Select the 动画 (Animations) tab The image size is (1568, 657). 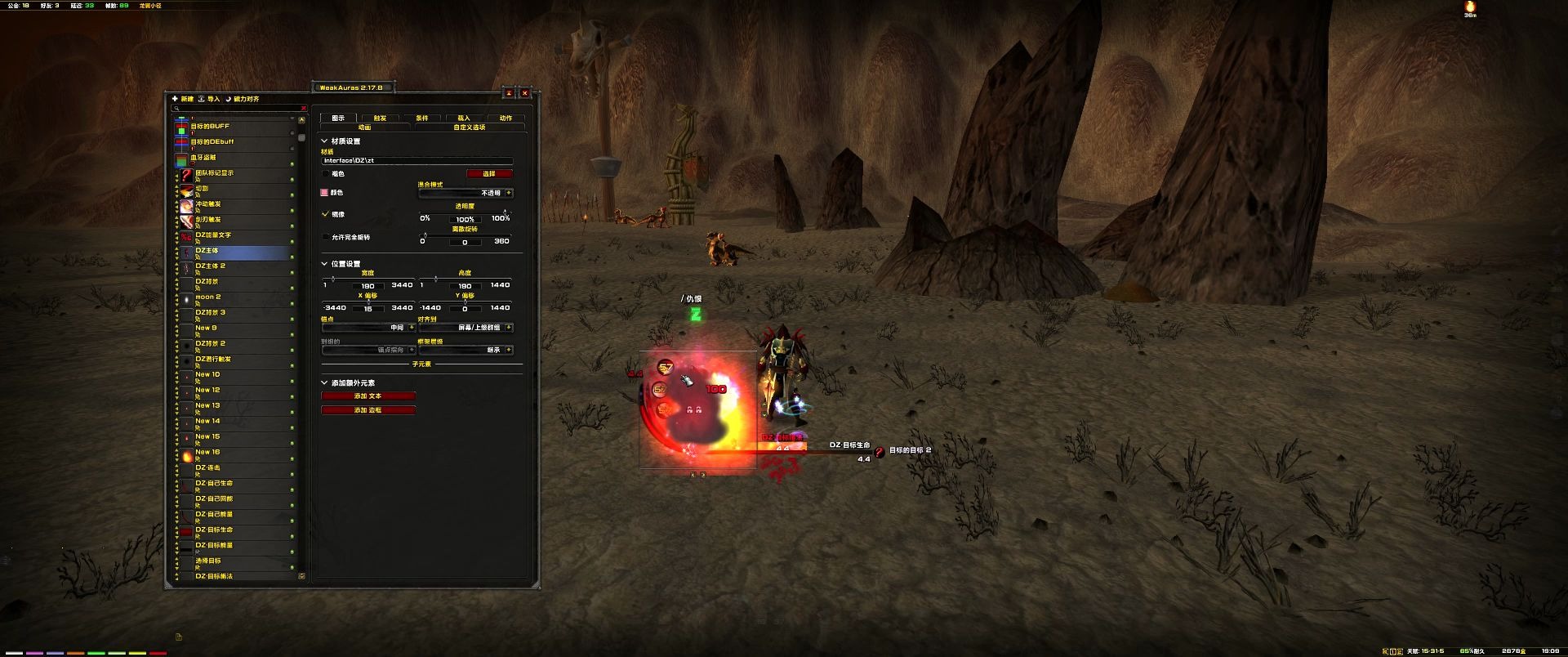coord(365,127)
